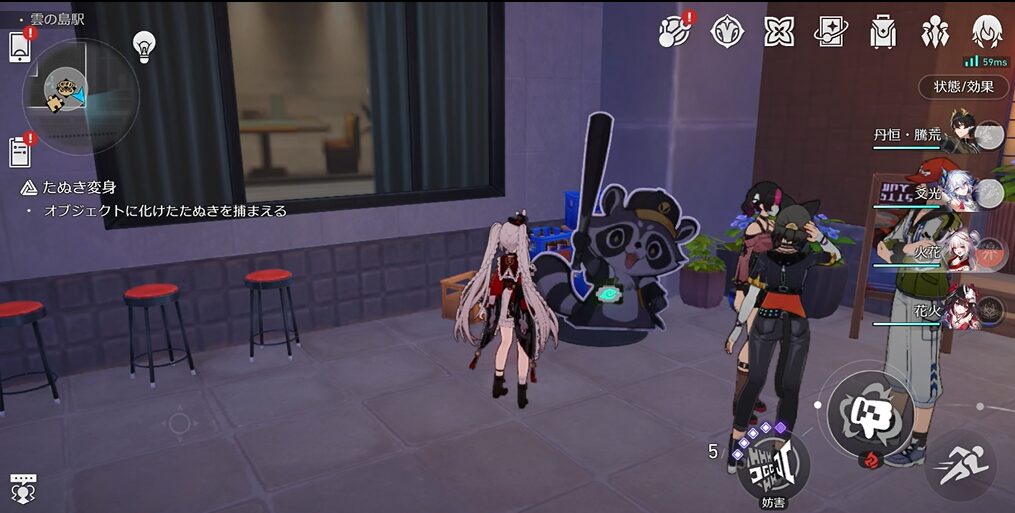Open the mission clipboard icon

[x=20, y=152]
